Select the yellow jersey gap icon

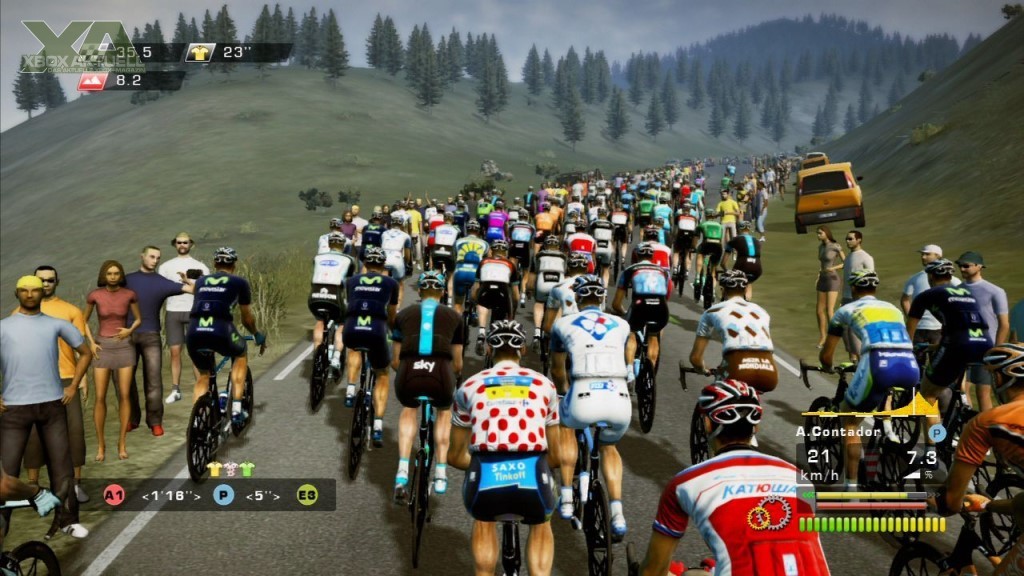199,52
